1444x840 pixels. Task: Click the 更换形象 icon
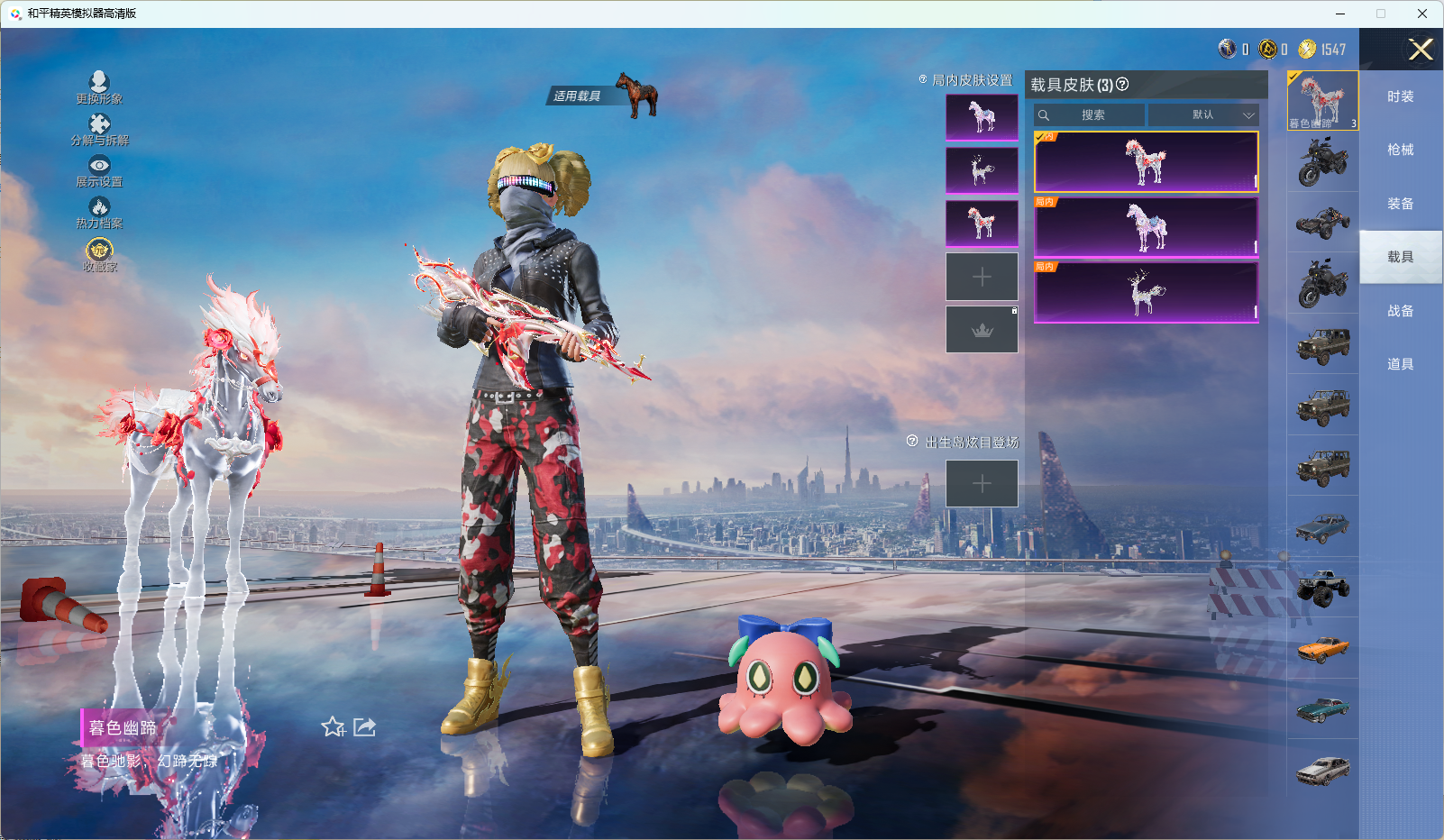[x=99, y=84]
